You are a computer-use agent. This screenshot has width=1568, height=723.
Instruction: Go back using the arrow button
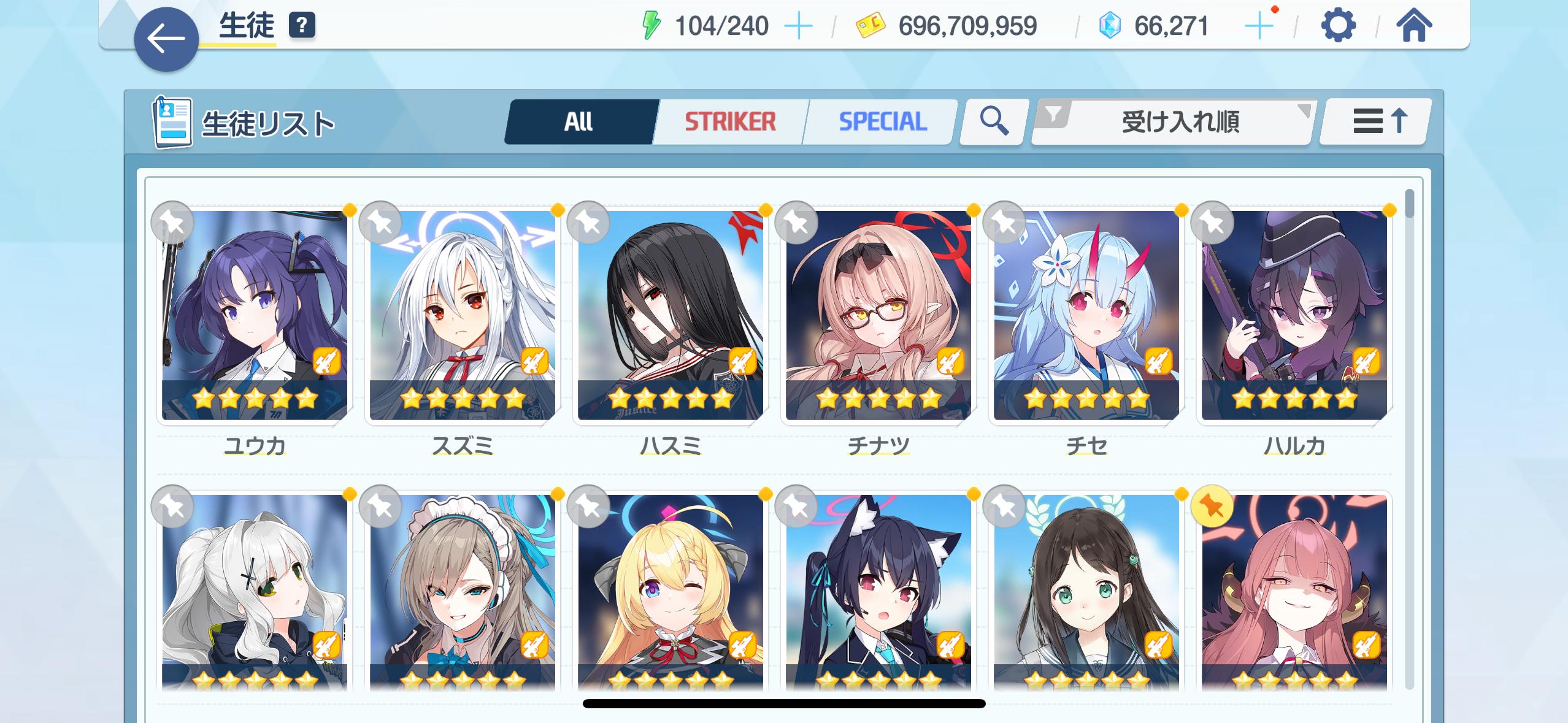point(166,39)
